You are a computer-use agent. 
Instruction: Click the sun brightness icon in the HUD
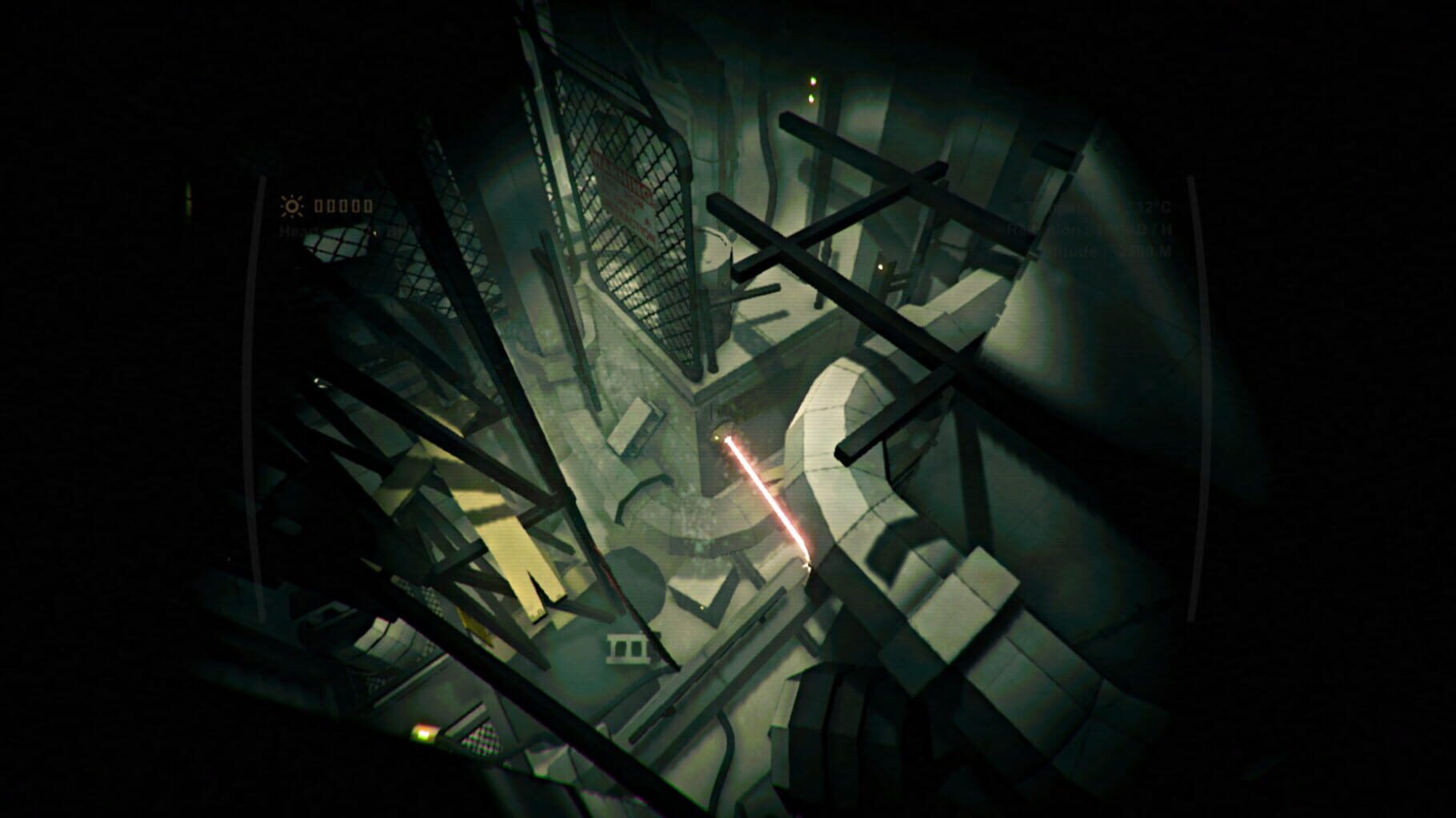pos(292,206)
